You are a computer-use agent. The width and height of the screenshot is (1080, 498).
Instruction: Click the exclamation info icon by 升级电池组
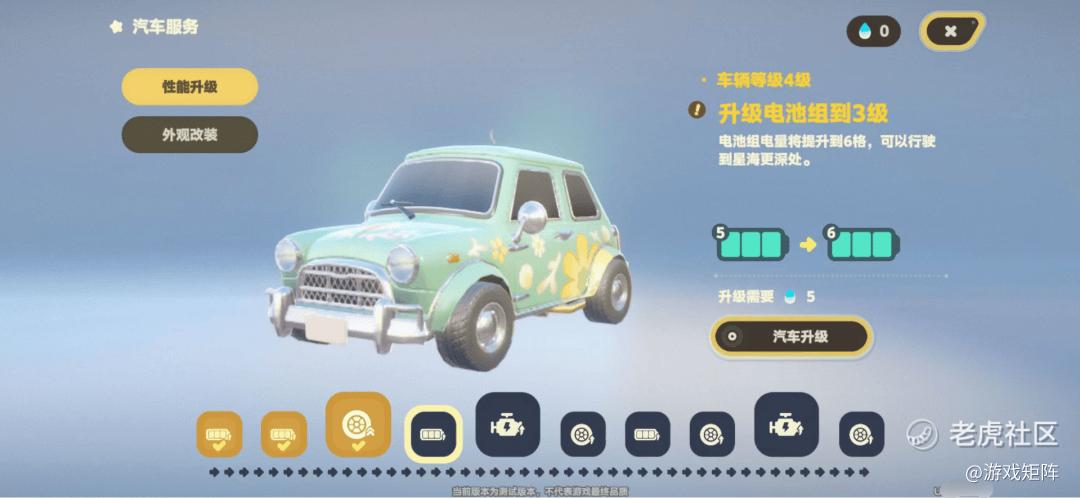[697, 110]
